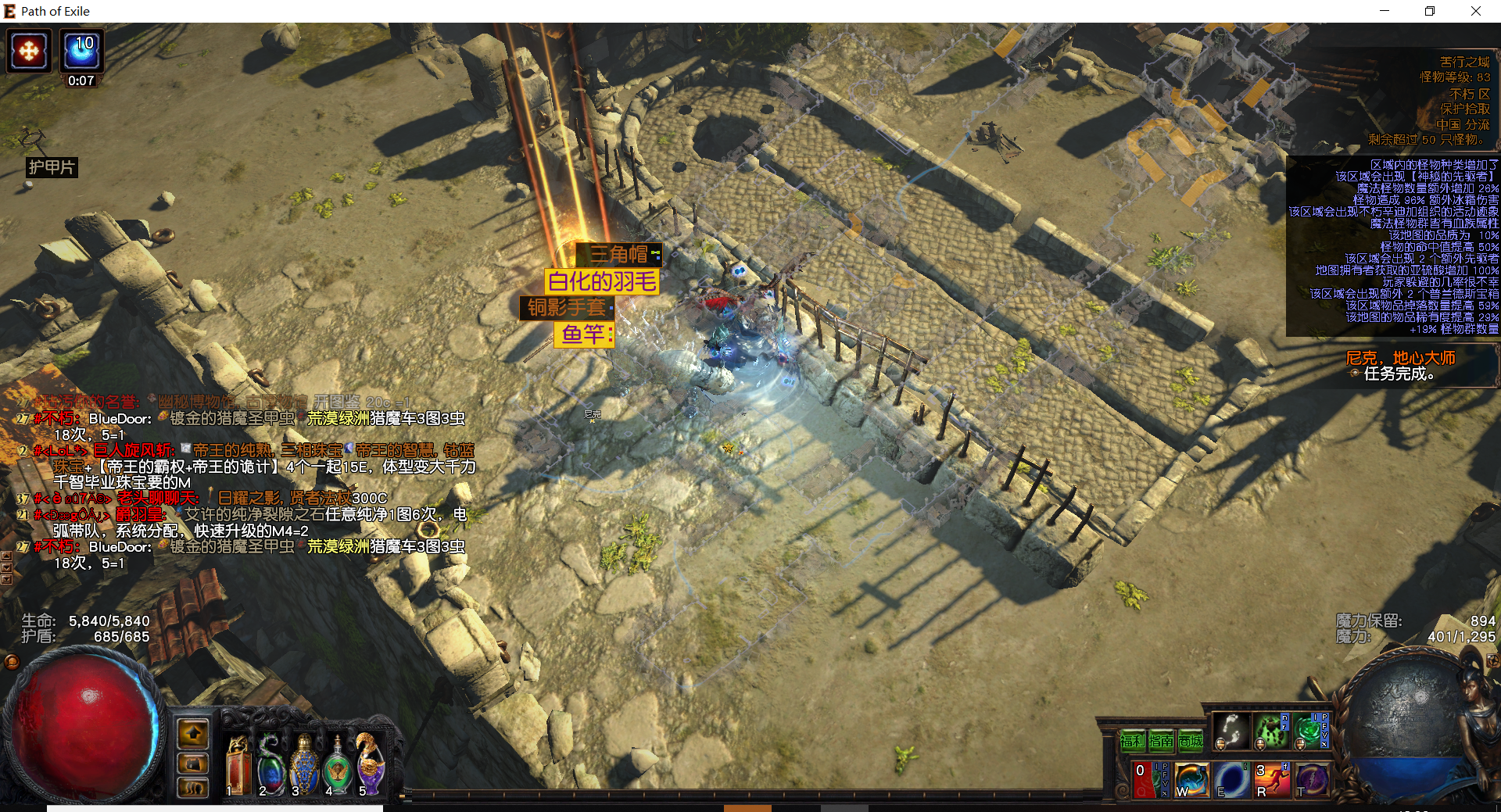Use the red life flask in slot 1

coord(238,766)
